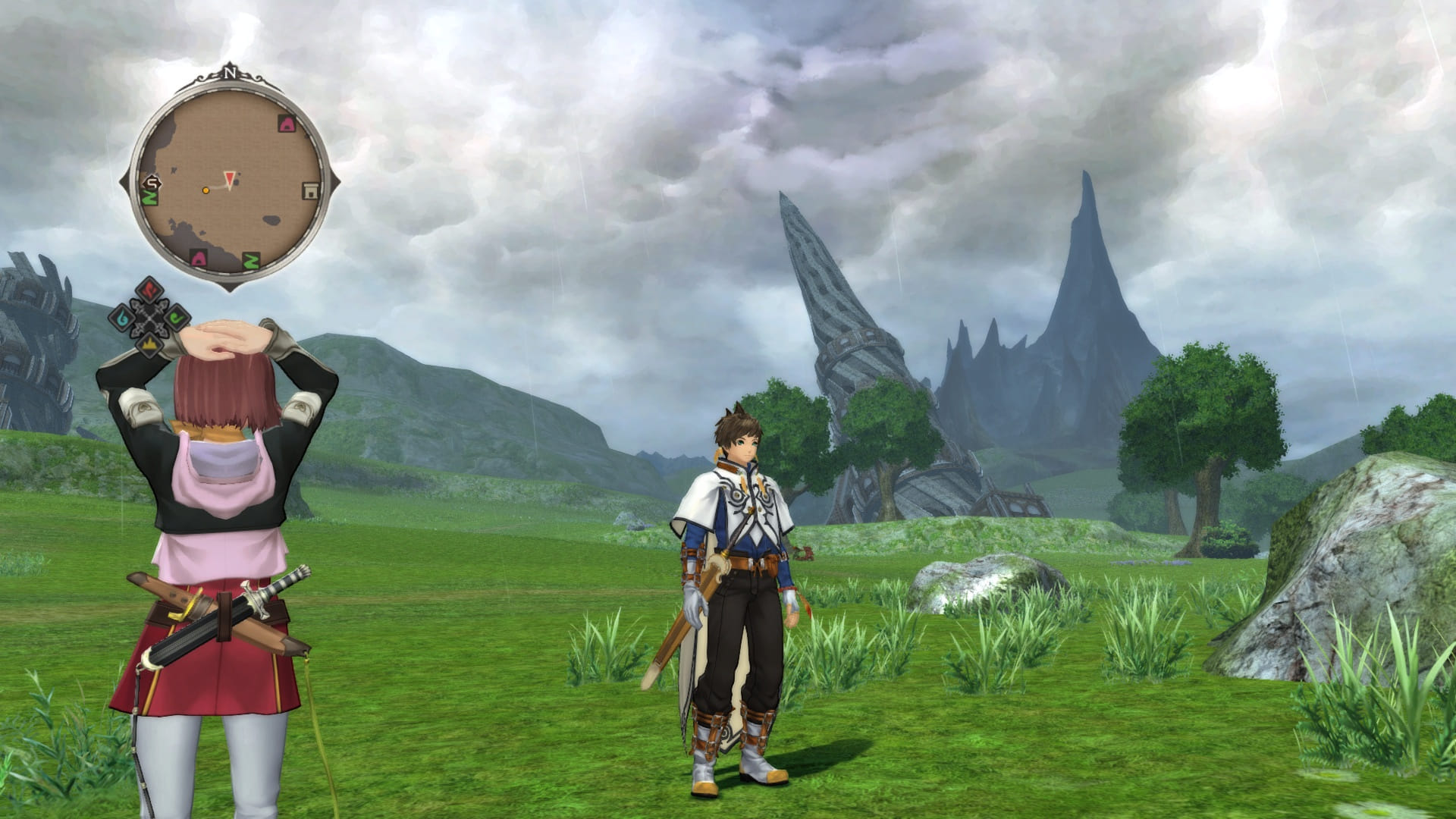Image resolution: width=1456 pixels, height=819 pixels.
Task: Click the orange destination dot on the minimap
Action: (x=206, y=190)
